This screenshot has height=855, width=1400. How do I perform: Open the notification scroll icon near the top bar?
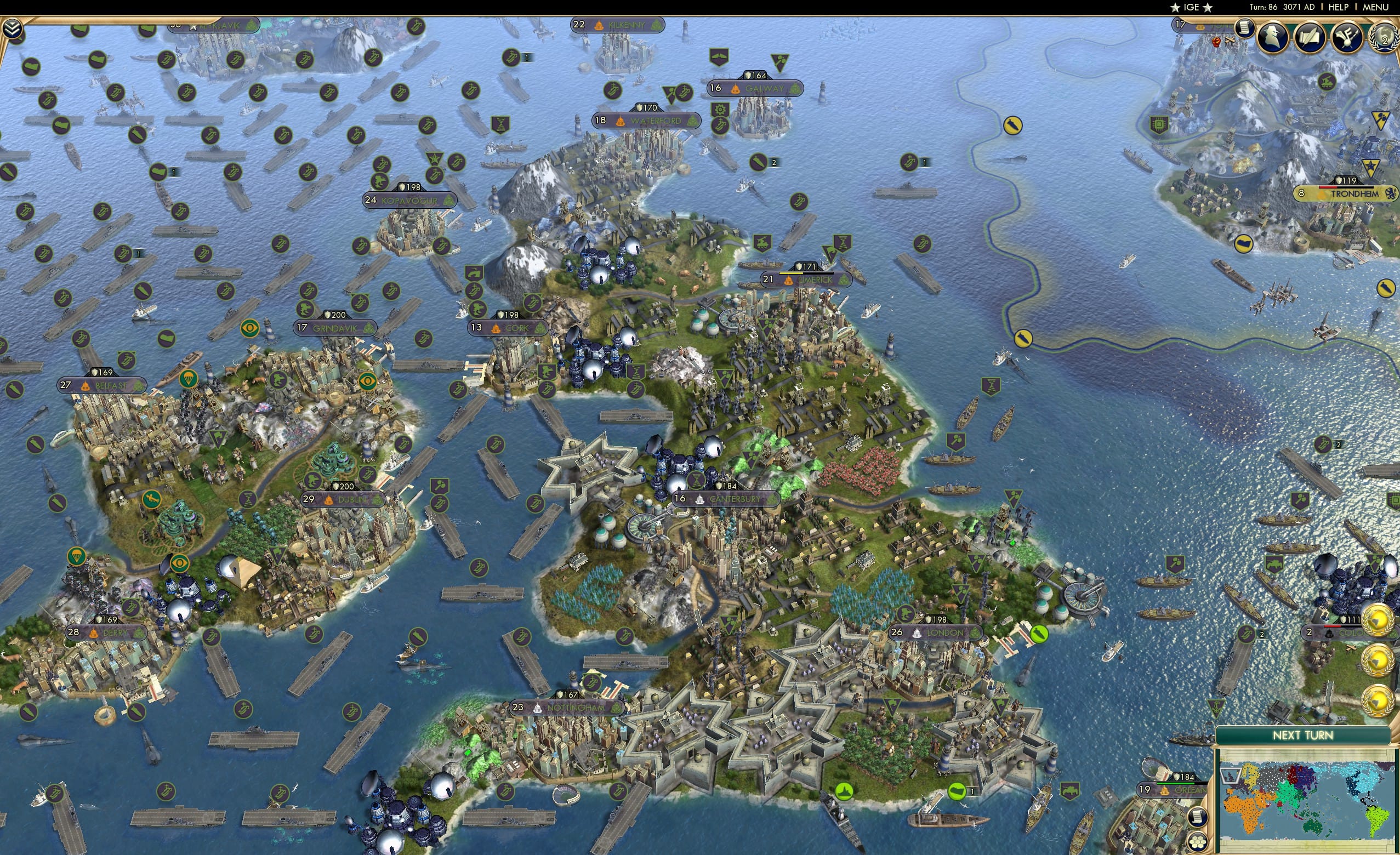1245,28
